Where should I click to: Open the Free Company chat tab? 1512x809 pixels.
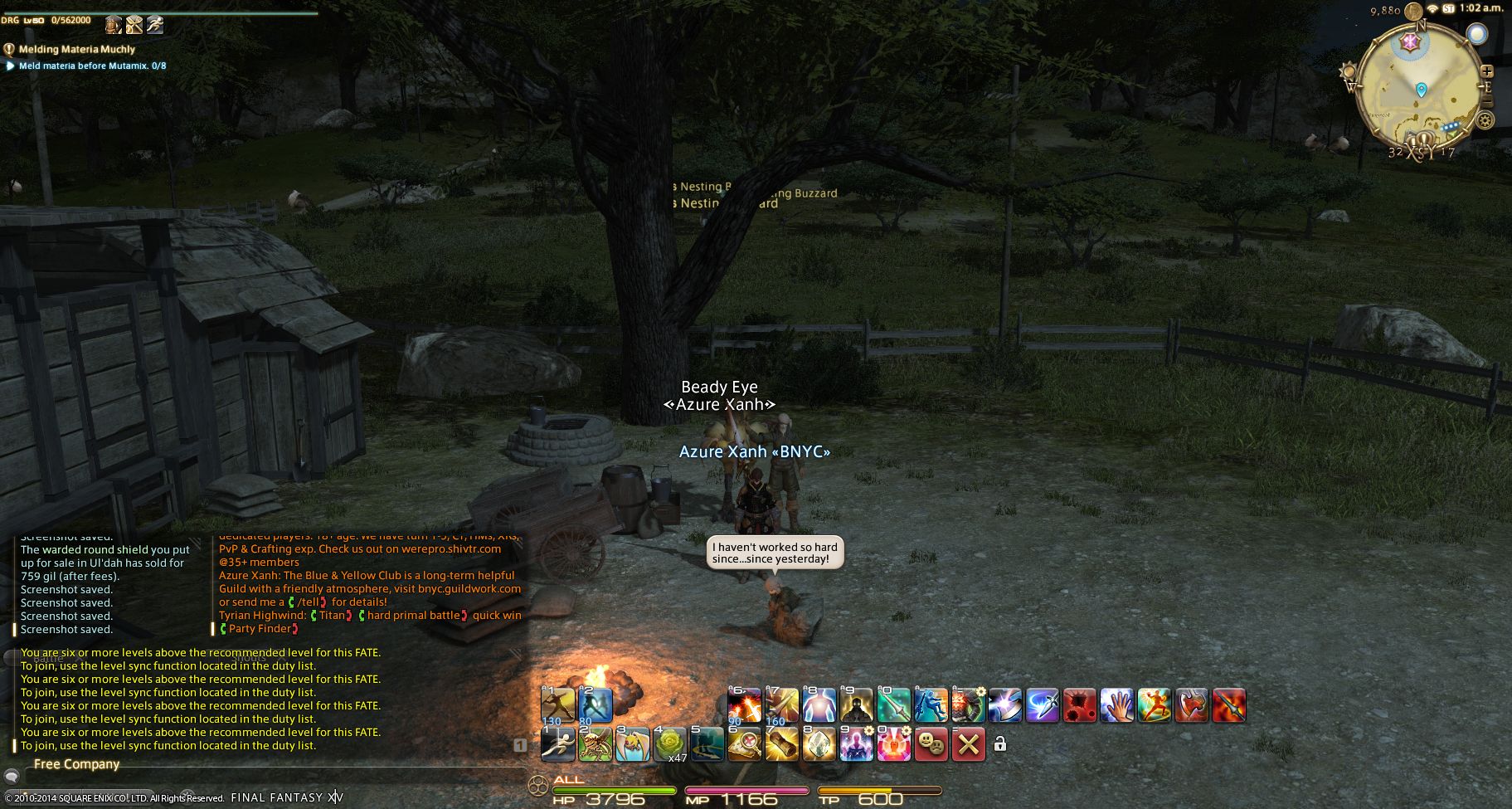click(x=76, y=764)
